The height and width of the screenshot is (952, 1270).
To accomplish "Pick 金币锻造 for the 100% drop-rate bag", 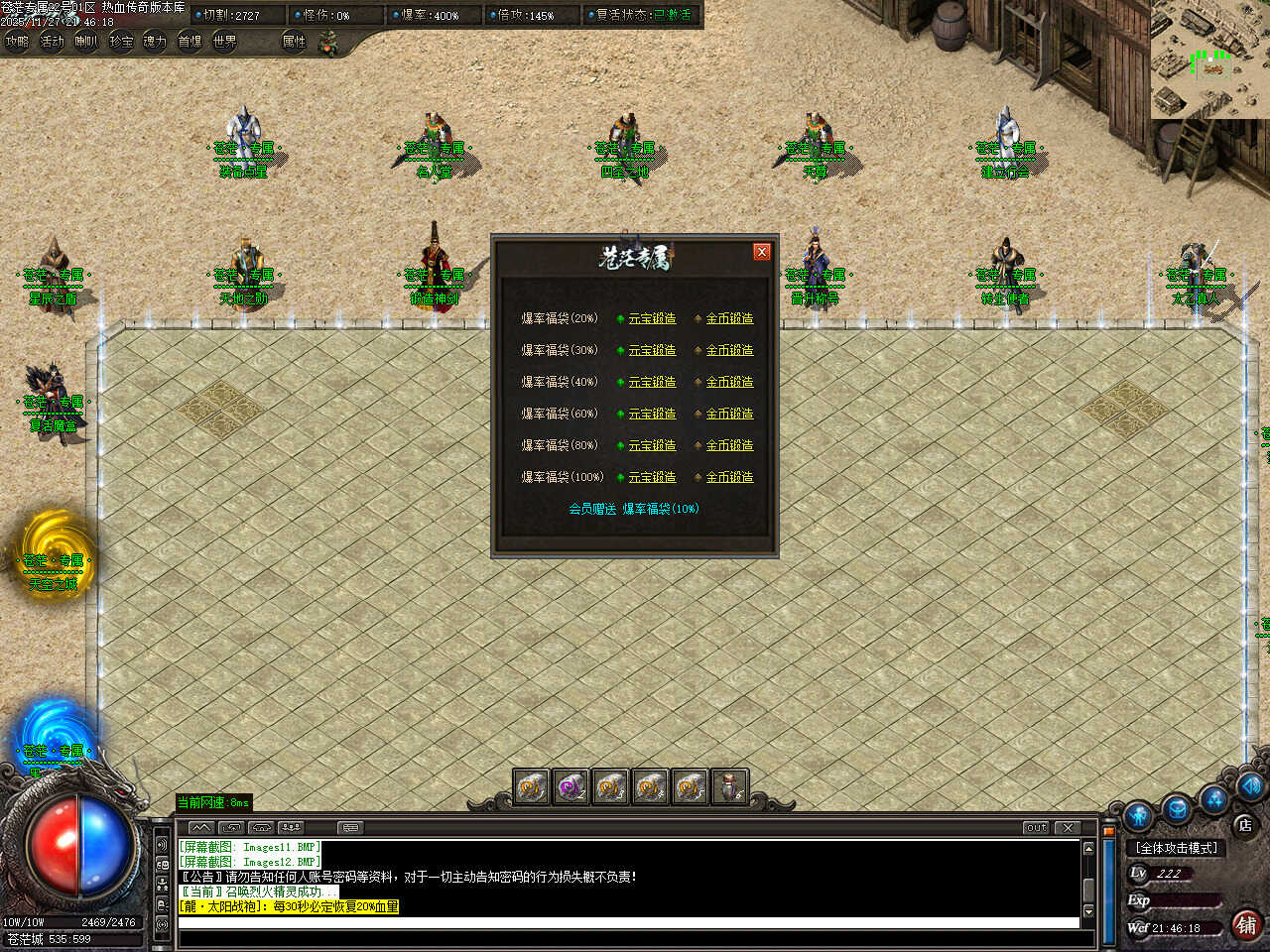I will click(x=729, y=477).
